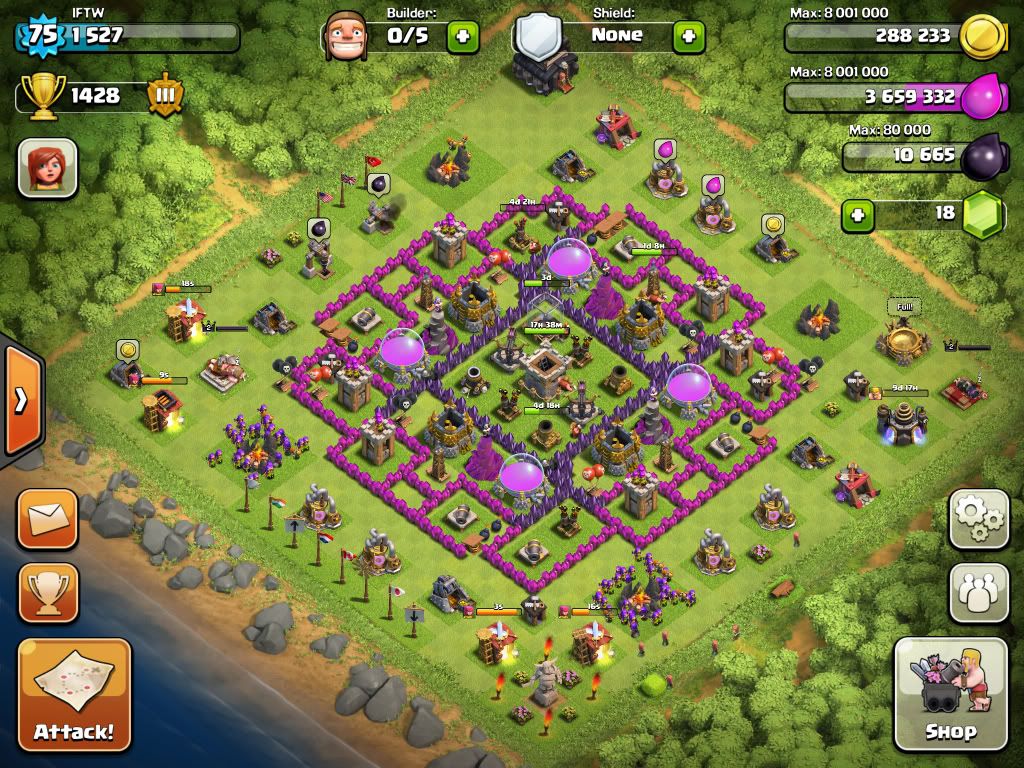Tap the Attack! map button
The height and width of the screenshot is (768, 1024).
tap(74, 695)
